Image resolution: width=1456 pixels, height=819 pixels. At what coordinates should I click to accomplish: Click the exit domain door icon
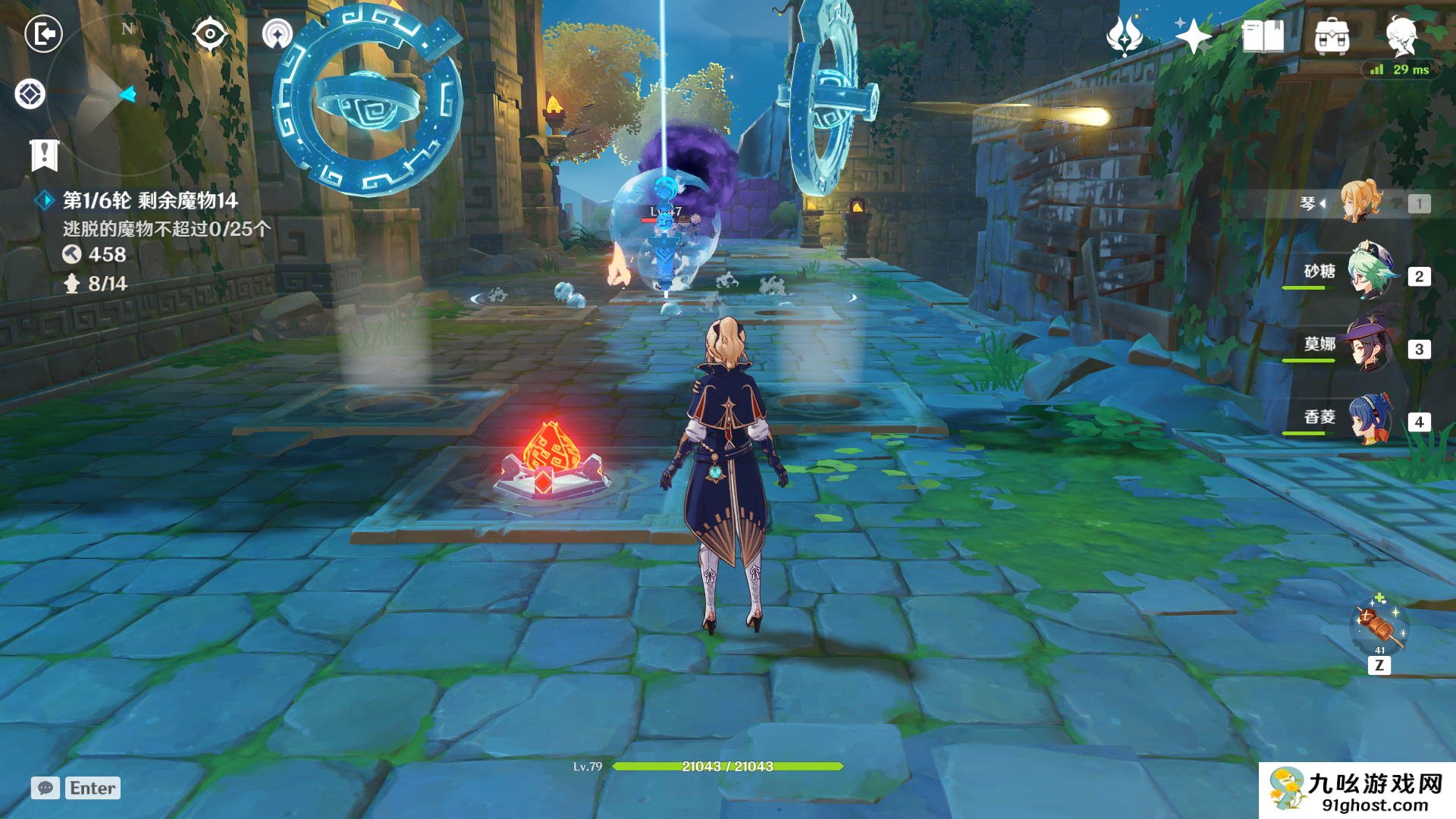[43, 33]
